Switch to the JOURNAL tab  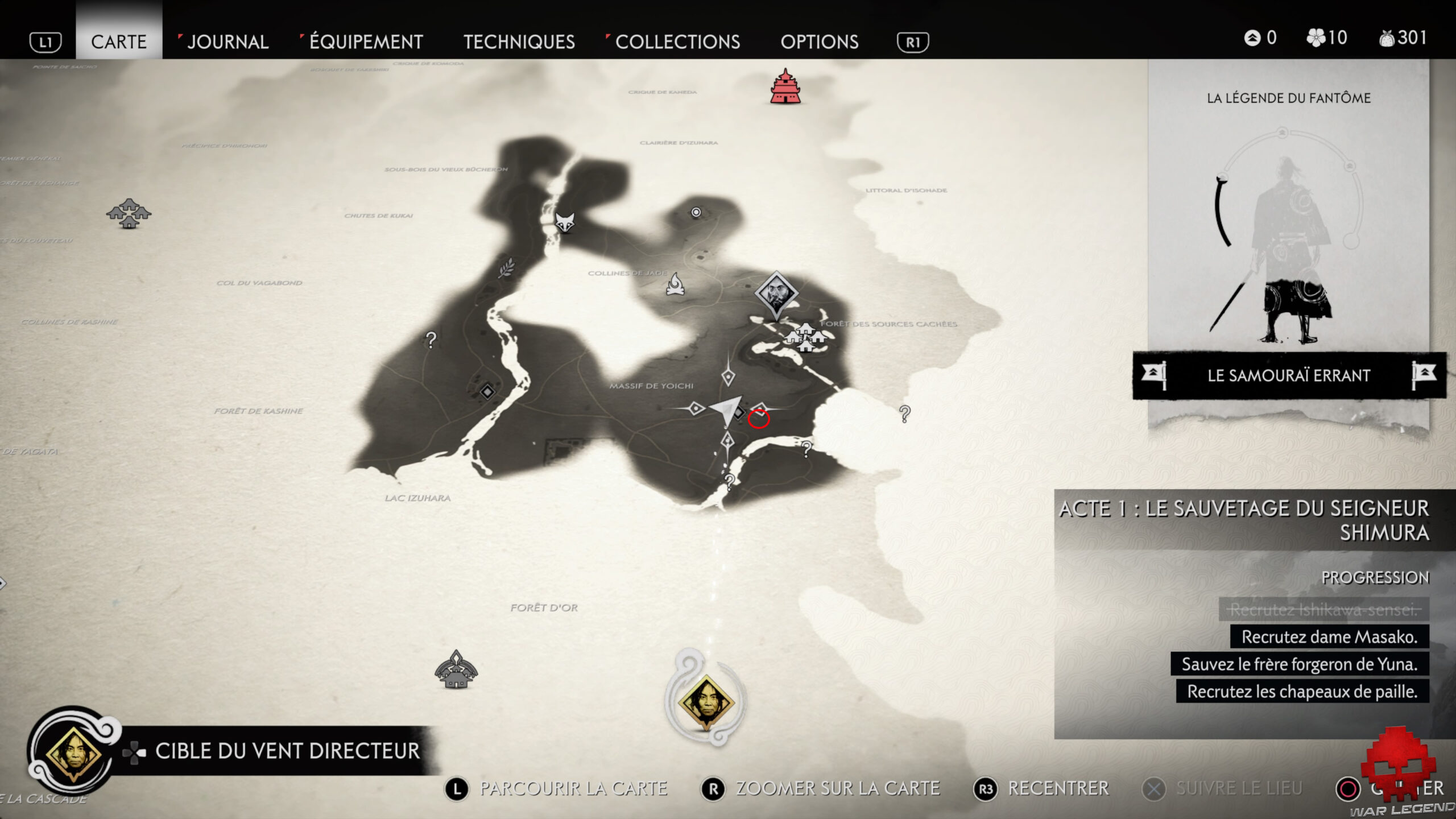227,42
